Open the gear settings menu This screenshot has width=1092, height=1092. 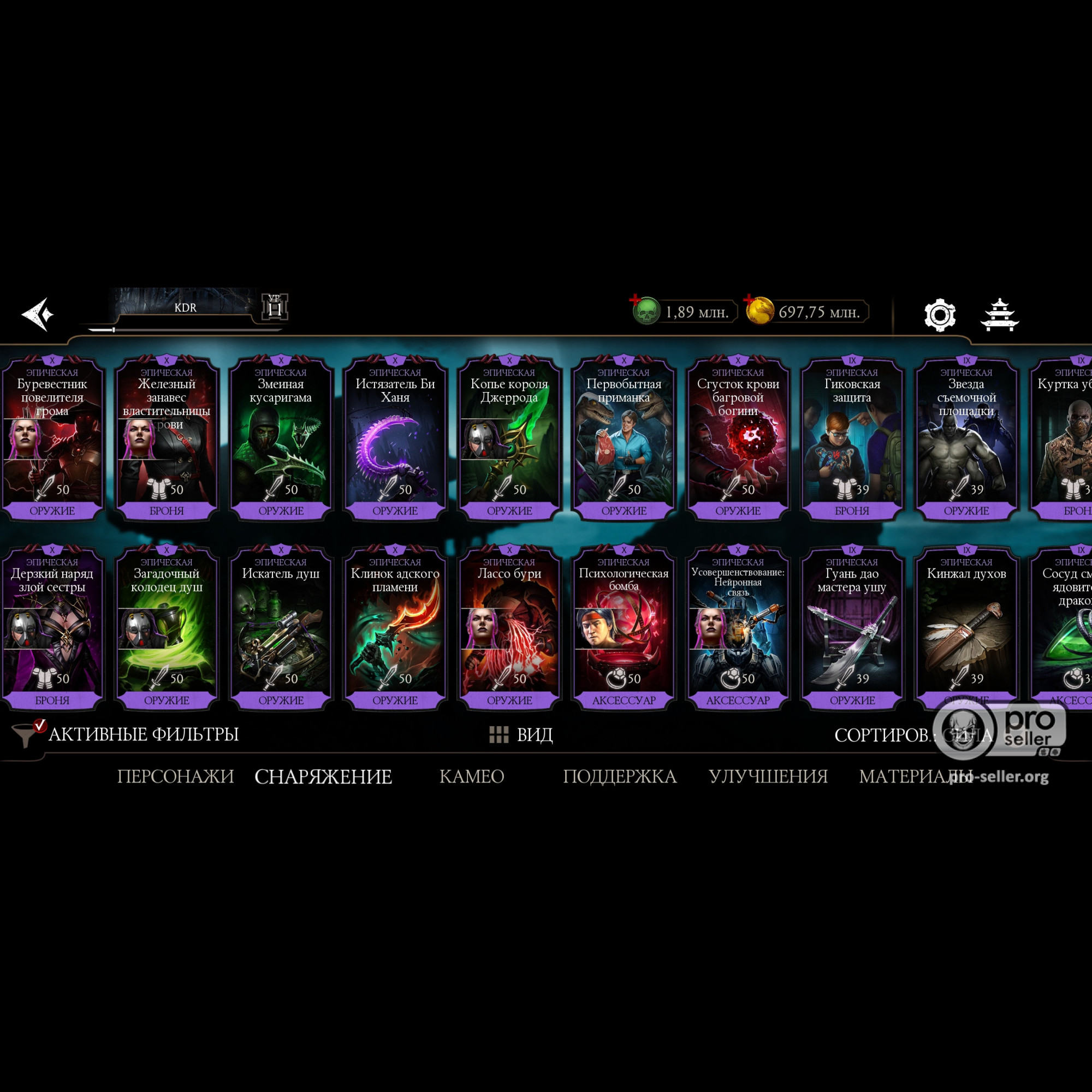point(939,315)
